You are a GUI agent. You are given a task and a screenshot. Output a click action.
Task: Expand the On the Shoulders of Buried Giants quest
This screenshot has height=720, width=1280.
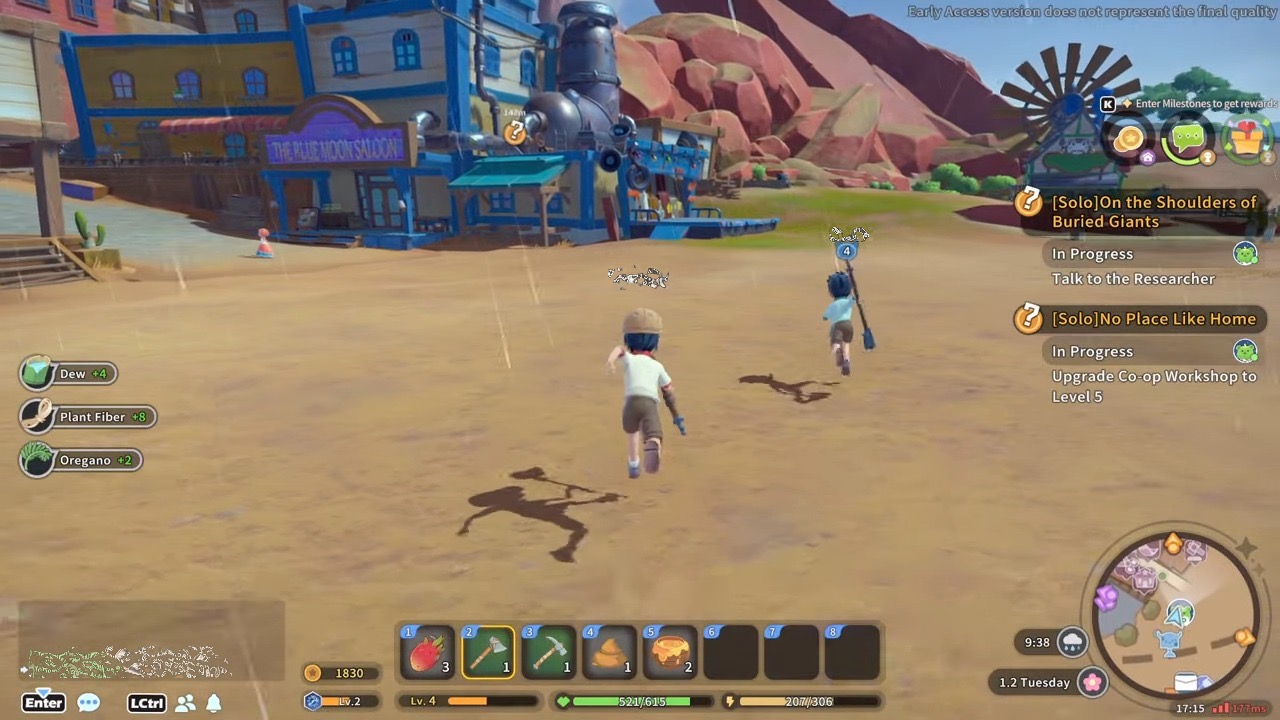pos(1154,212)
